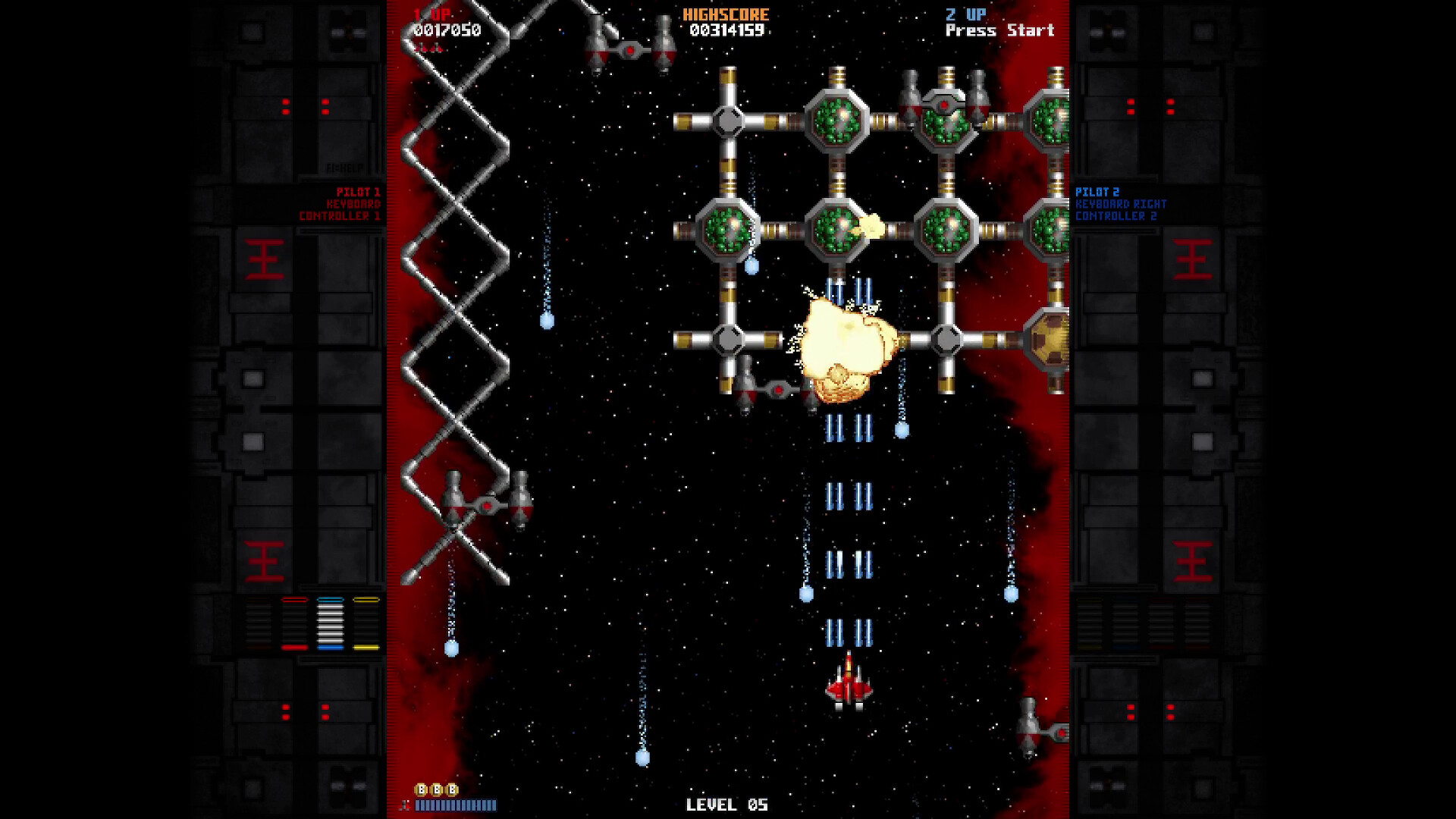Select the golden dome enemy pod on the right
Screen dimensions: 1456x819
(1050, 339)
